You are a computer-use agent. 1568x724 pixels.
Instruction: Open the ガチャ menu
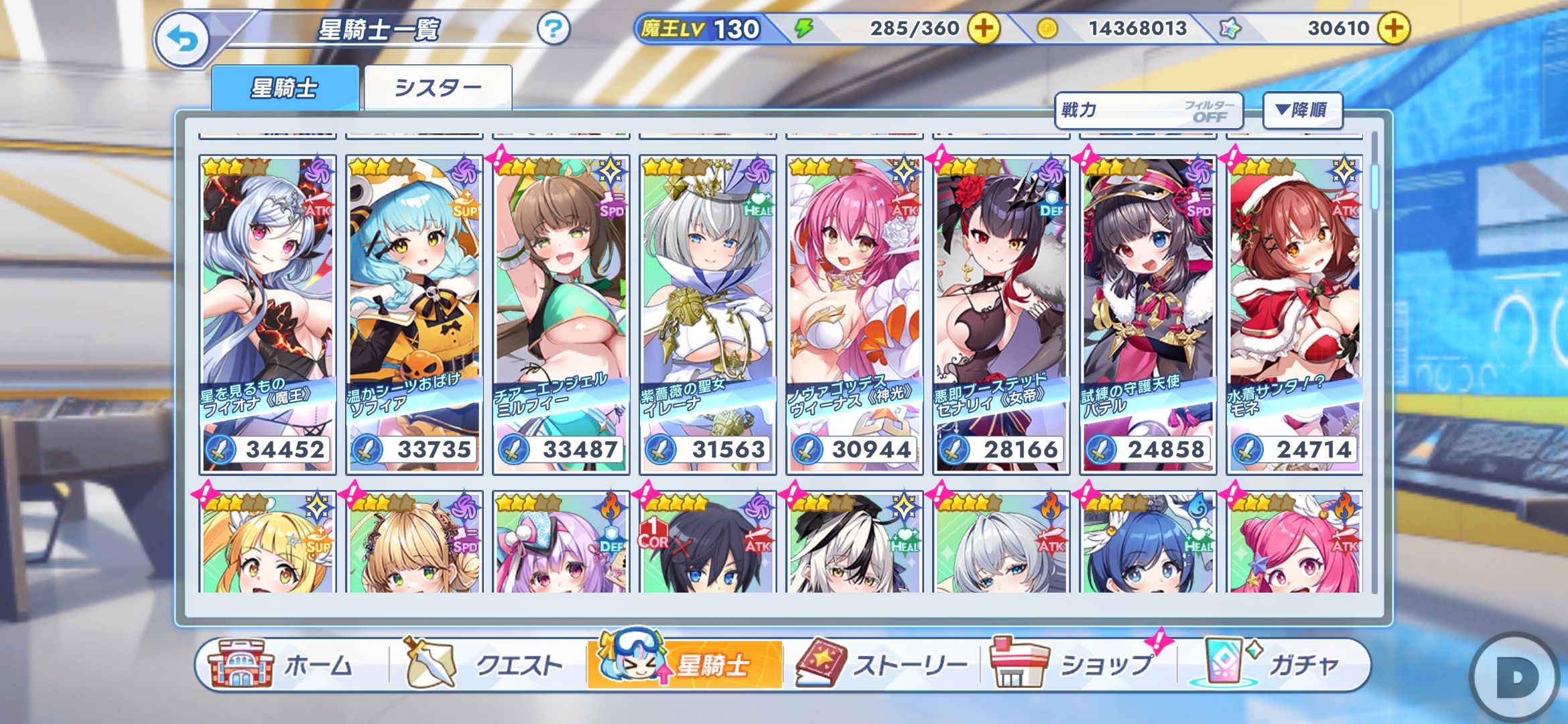(1273, 665)
